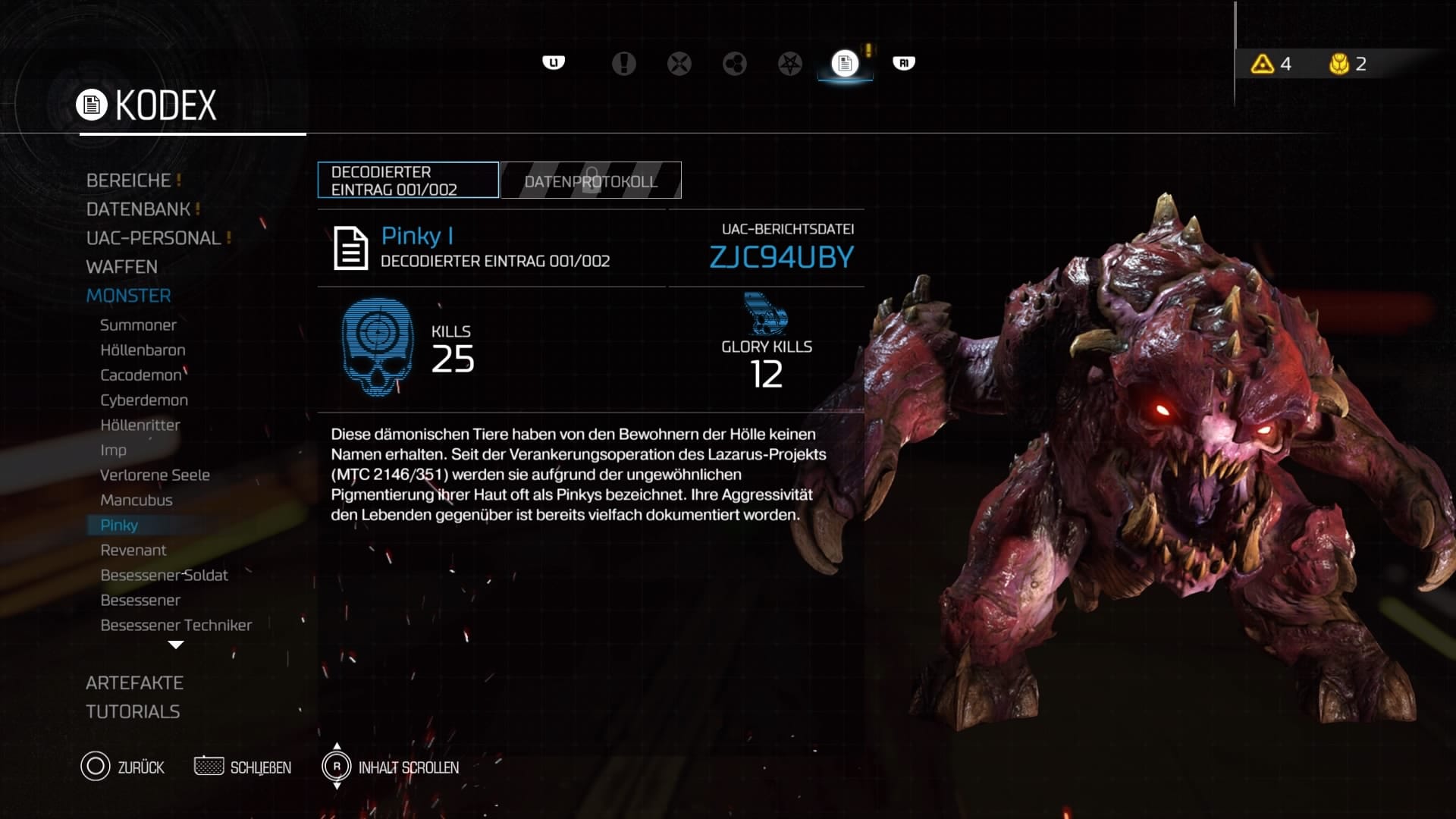Go to the TUTORIALS section
Viewport: 1456px width, 819px height.
(133, 712)
